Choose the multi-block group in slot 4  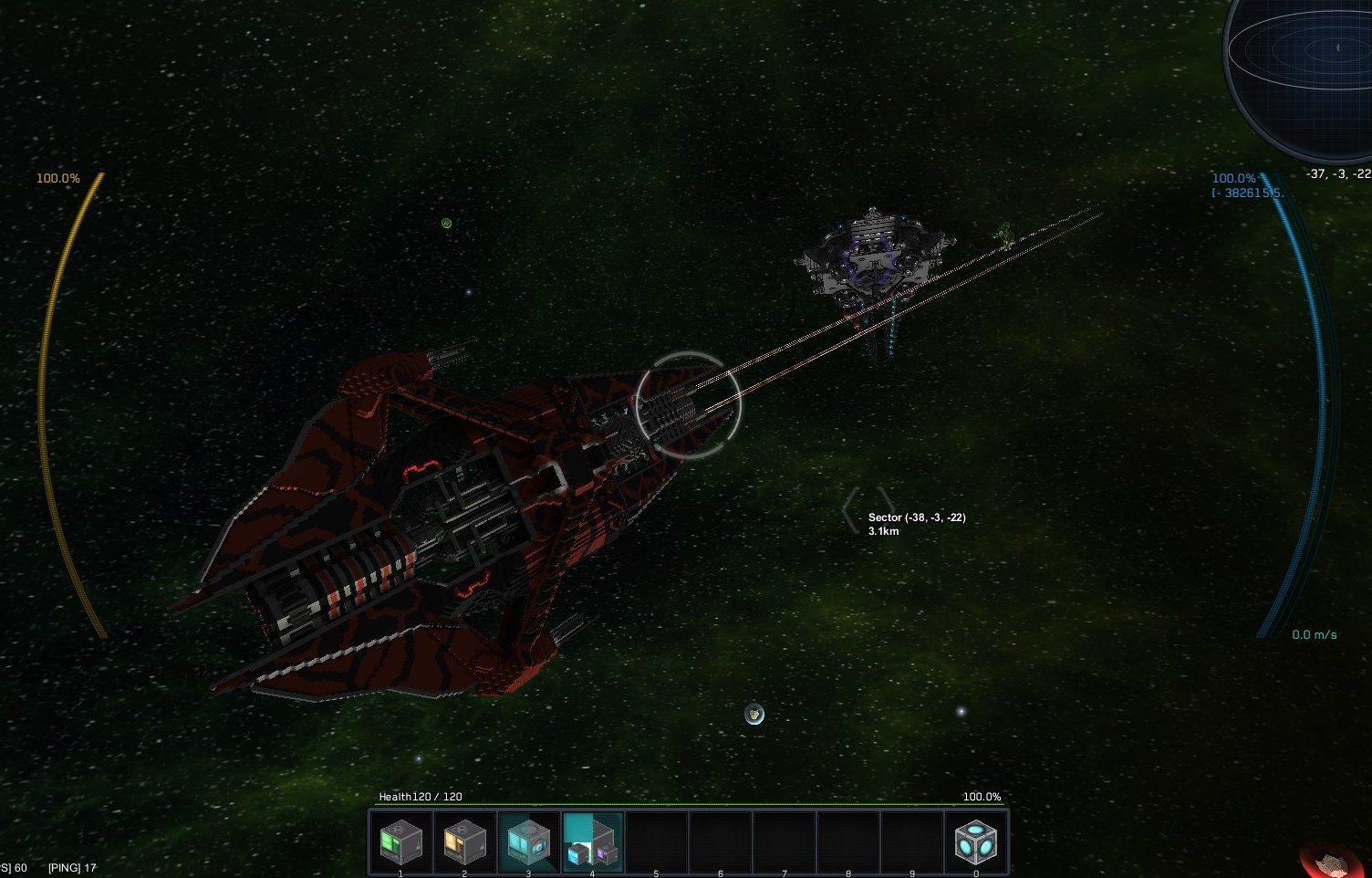(592, 842)
